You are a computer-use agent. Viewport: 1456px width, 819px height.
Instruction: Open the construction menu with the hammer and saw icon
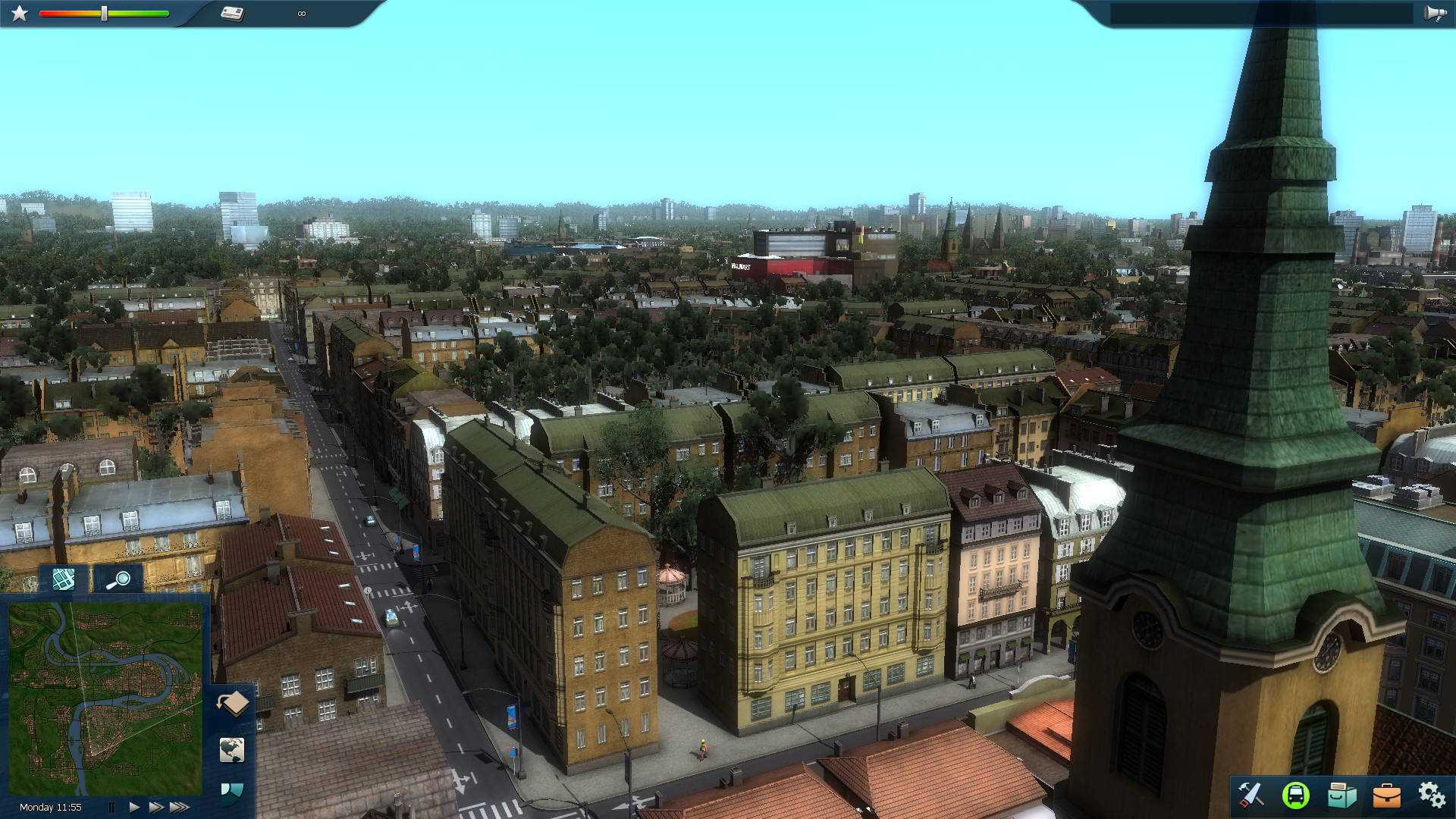point(1254,795)
